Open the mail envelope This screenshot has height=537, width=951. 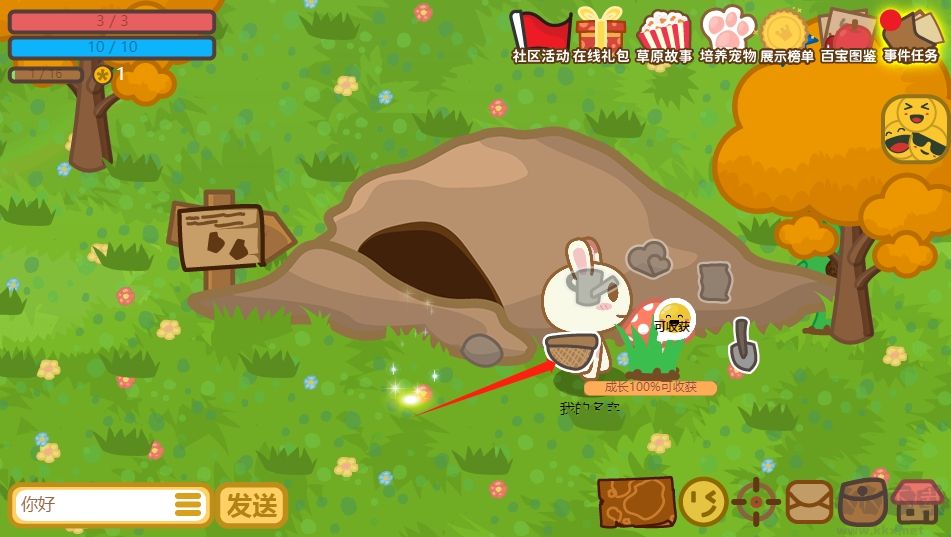[x=809, y=502]
